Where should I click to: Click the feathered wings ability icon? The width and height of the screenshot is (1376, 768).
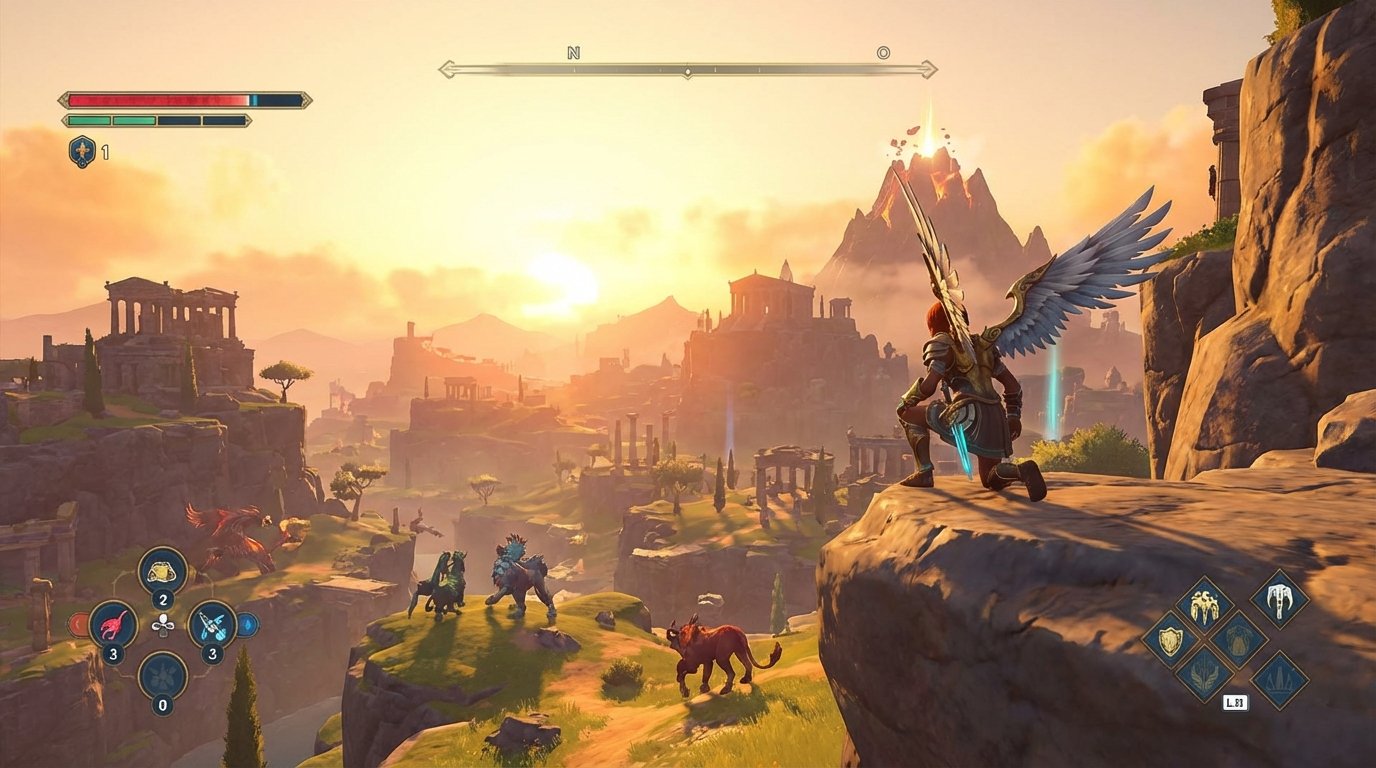(x=1205, y=676)
